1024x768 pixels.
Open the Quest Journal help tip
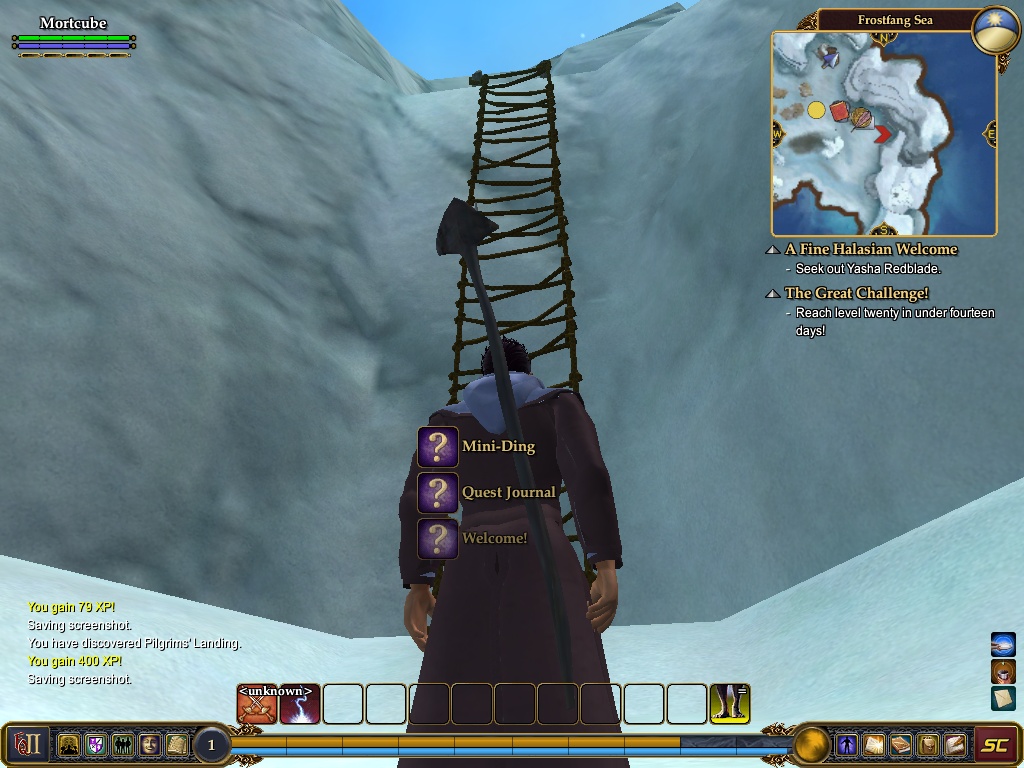(x=438, y=493)
